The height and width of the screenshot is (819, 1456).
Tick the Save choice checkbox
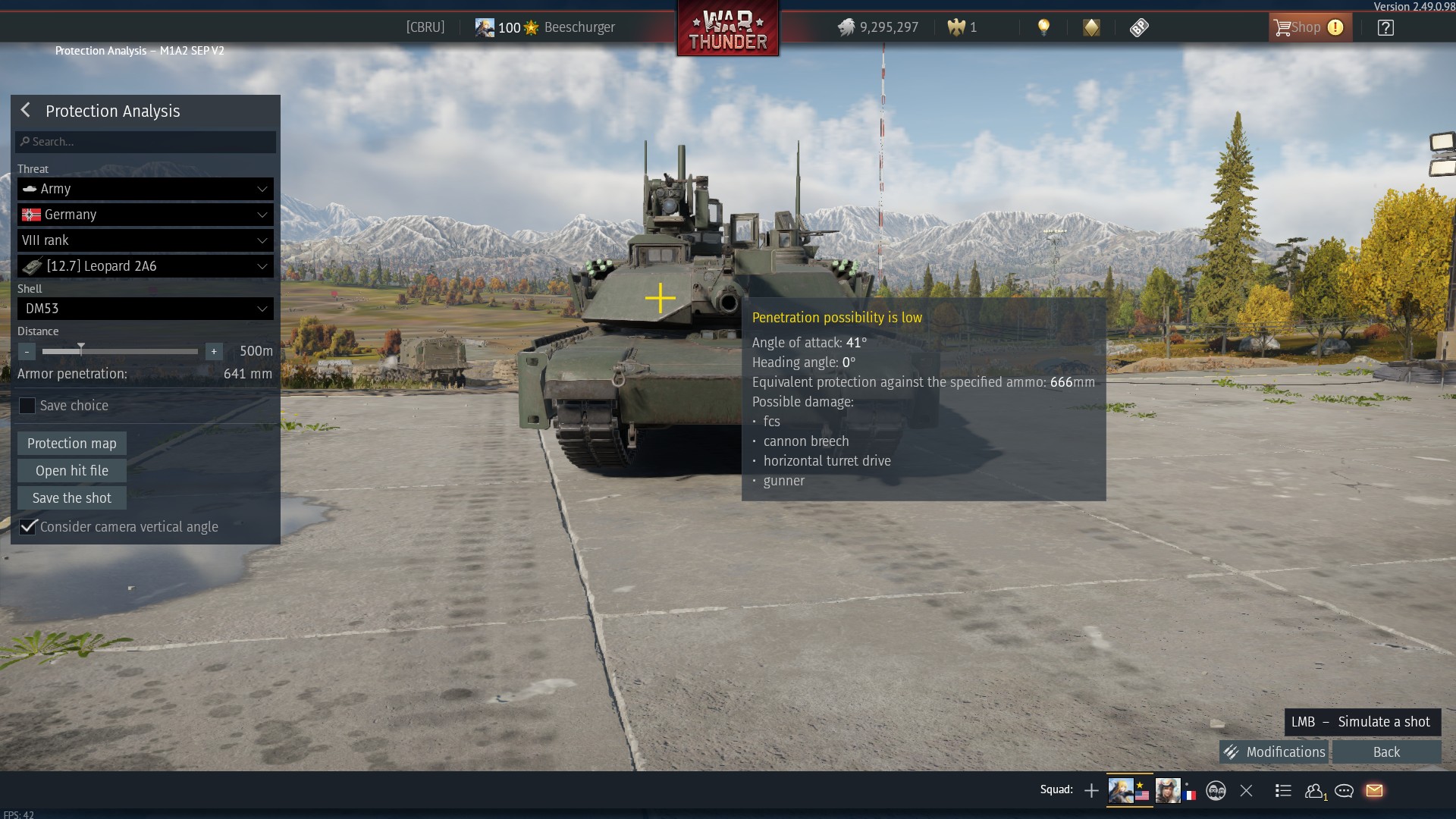coord(27,406)
